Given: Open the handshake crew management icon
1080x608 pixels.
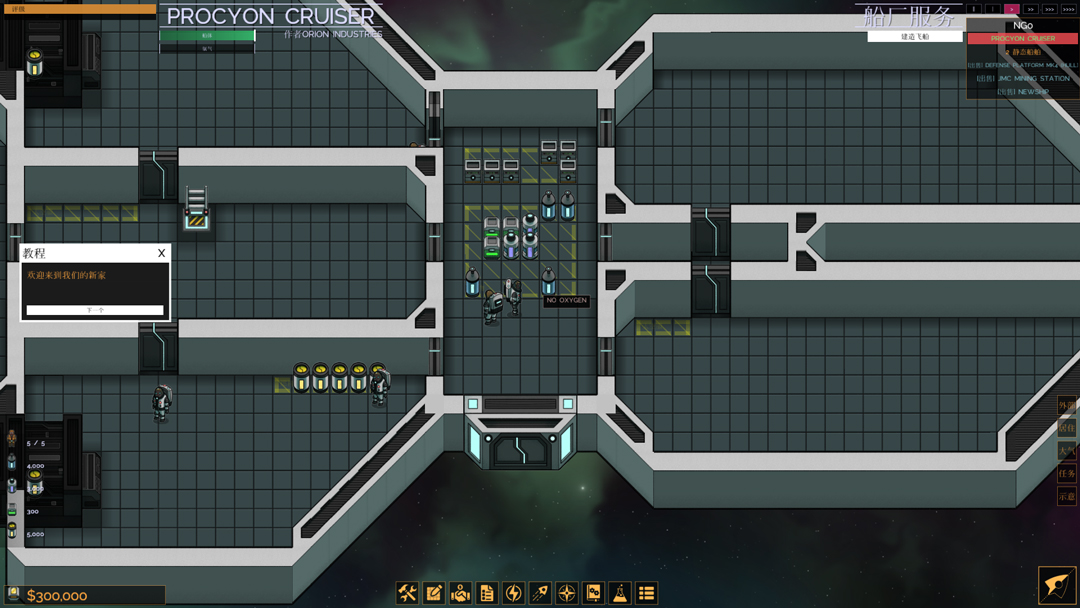Looking at the screenshot, I should point(460,593).
